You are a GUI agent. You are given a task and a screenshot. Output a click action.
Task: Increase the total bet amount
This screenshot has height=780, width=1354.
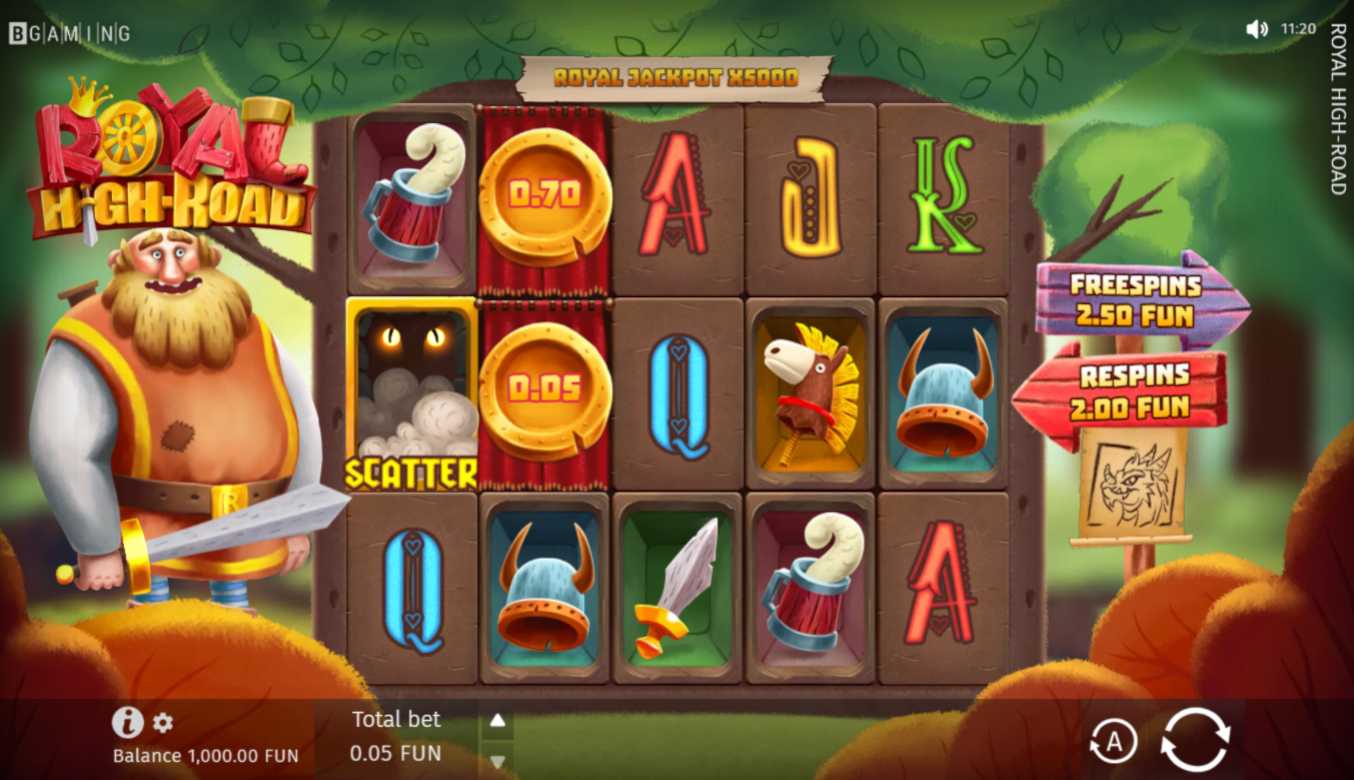pyautogui.click(x=497, y=720)
